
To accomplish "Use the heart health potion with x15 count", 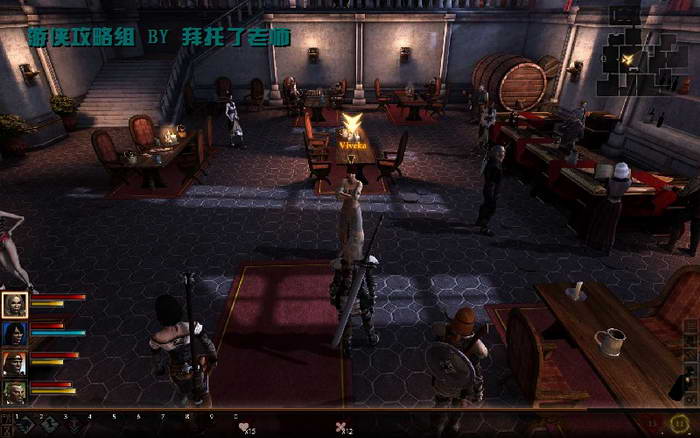I will (x=244, y=427).
